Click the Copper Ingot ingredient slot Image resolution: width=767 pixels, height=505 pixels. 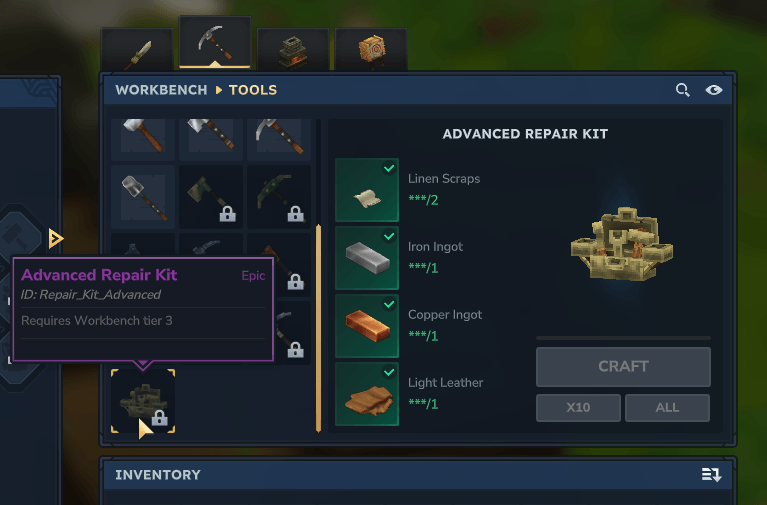[367, 326]
